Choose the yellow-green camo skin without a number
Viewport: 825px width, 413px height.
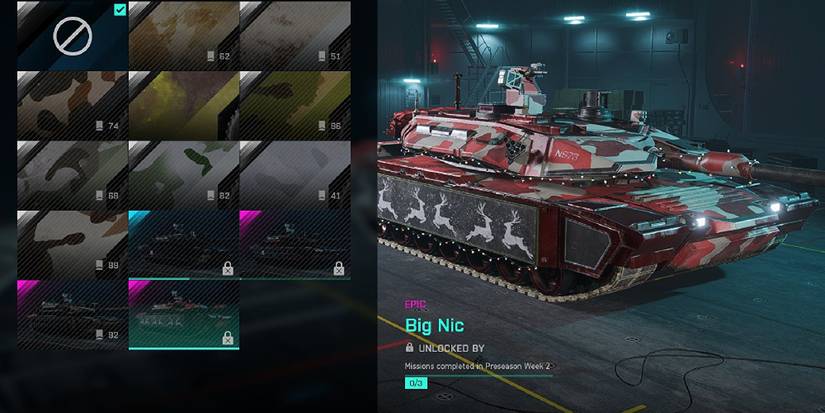184,104
